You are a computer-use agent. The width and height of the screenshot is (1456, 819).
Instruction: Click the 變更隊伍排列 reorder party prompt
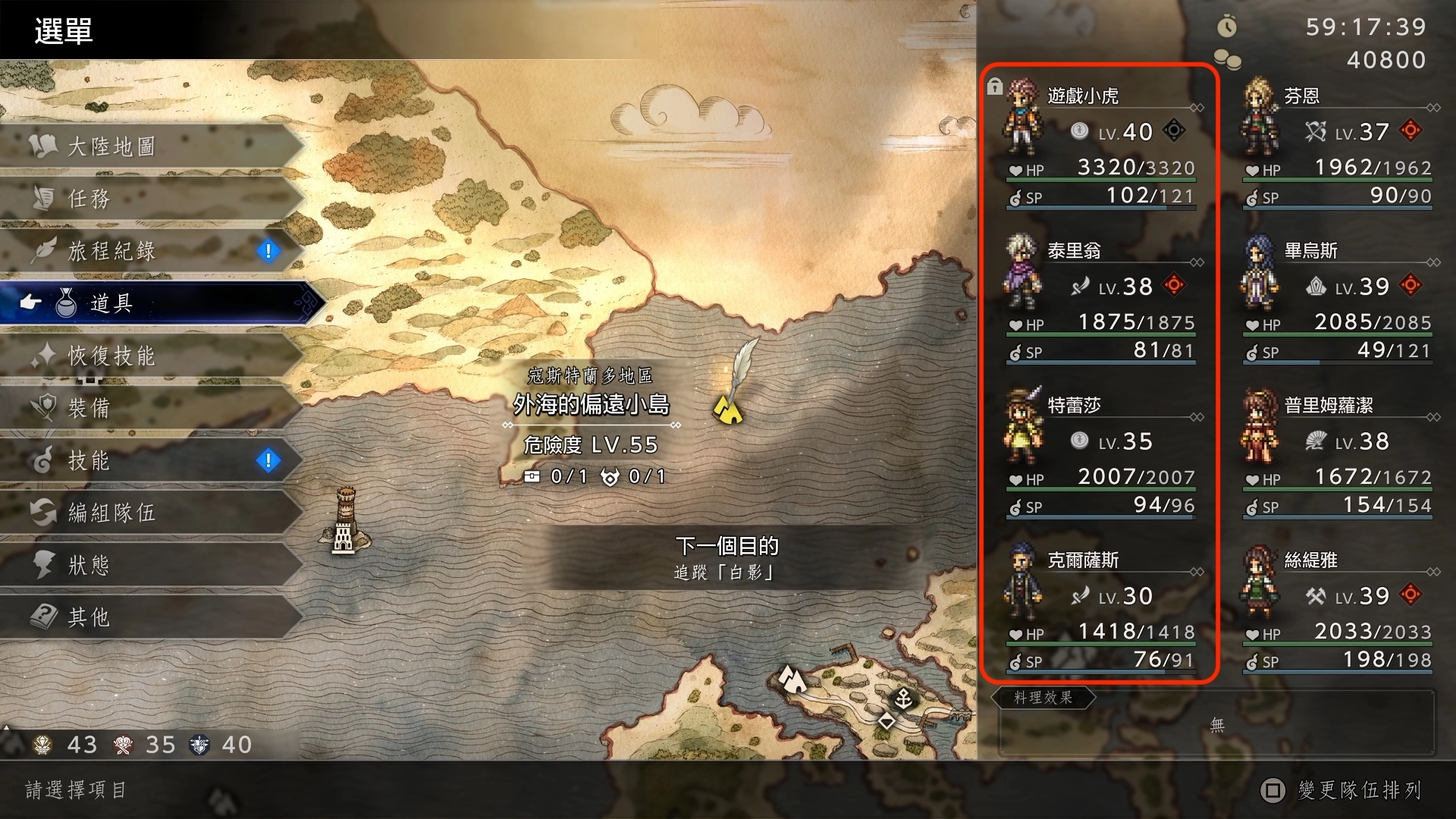tap(1341, 790)
